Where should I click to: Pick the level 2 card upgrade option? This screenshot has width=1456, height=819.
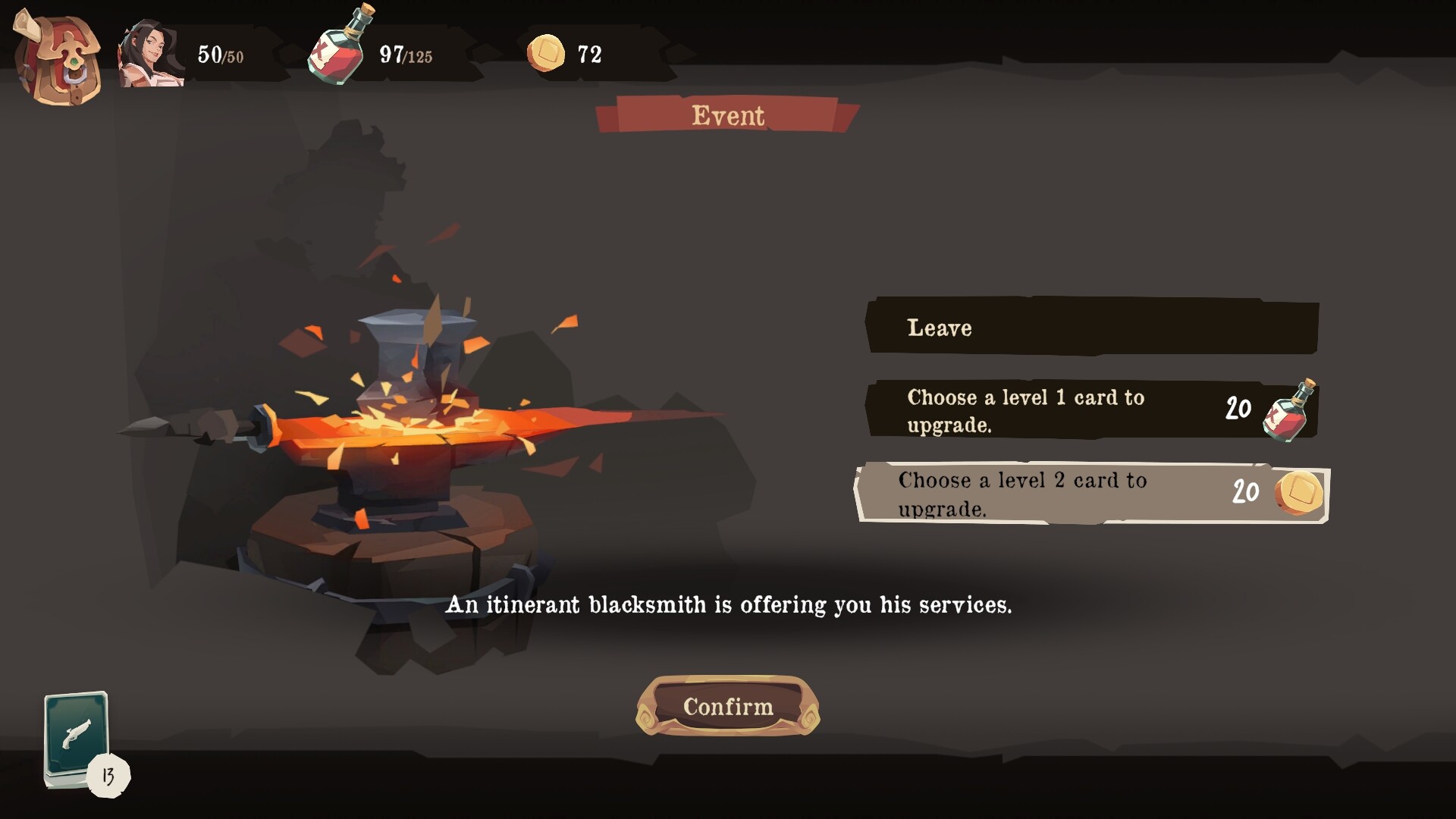pos(1091,493)
